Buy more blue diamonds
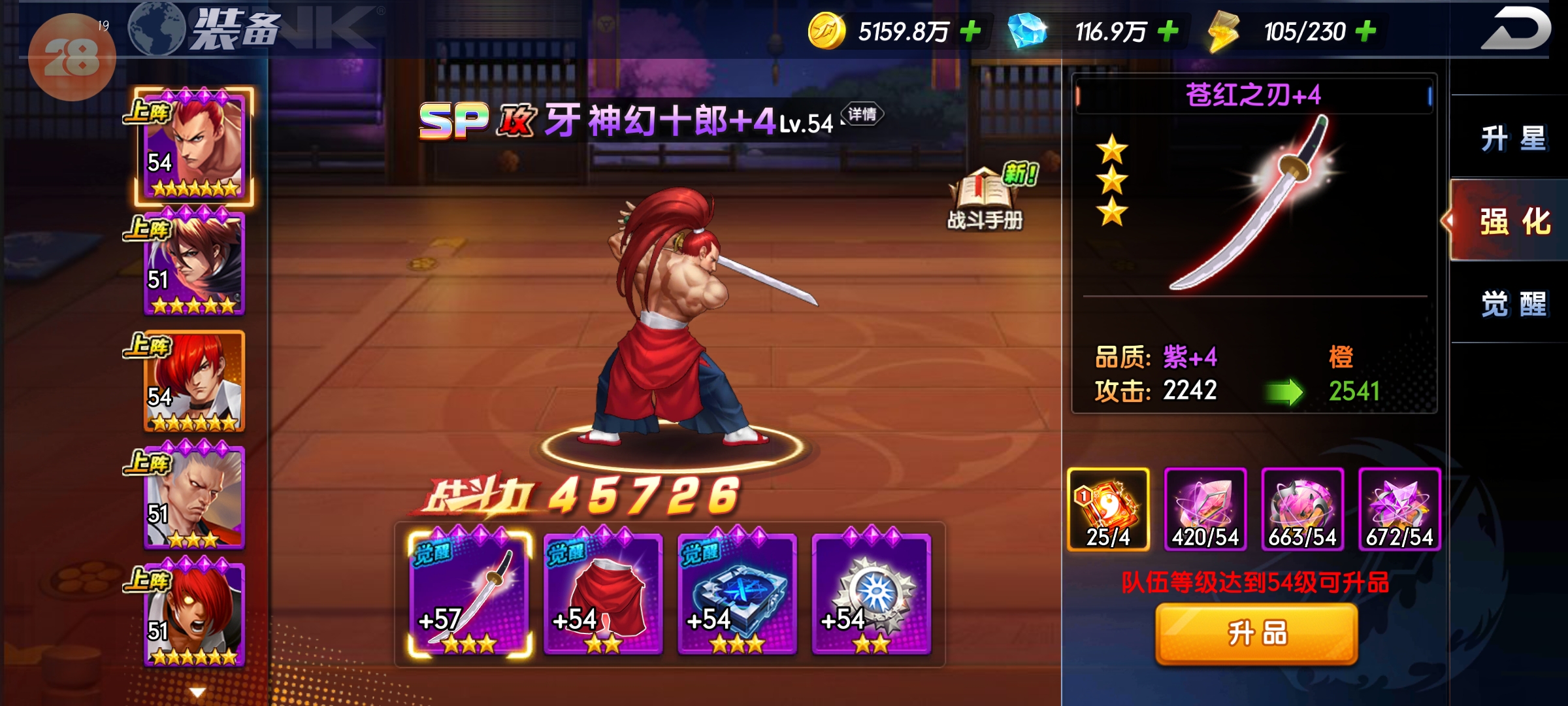Viewport: 1568px width, 706px height. click(x=1168, y=31)
